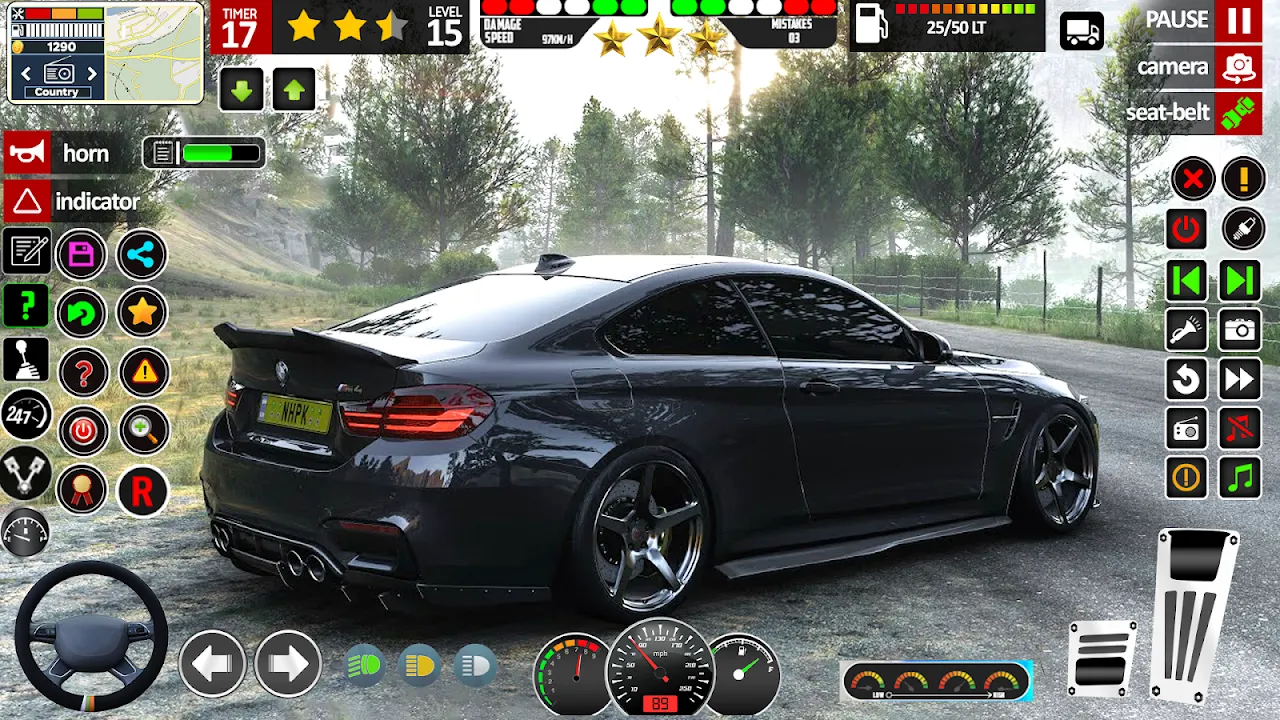The image size is (1280, 720).
Task: Toggle the seat-belt button
Action: 1238,113
